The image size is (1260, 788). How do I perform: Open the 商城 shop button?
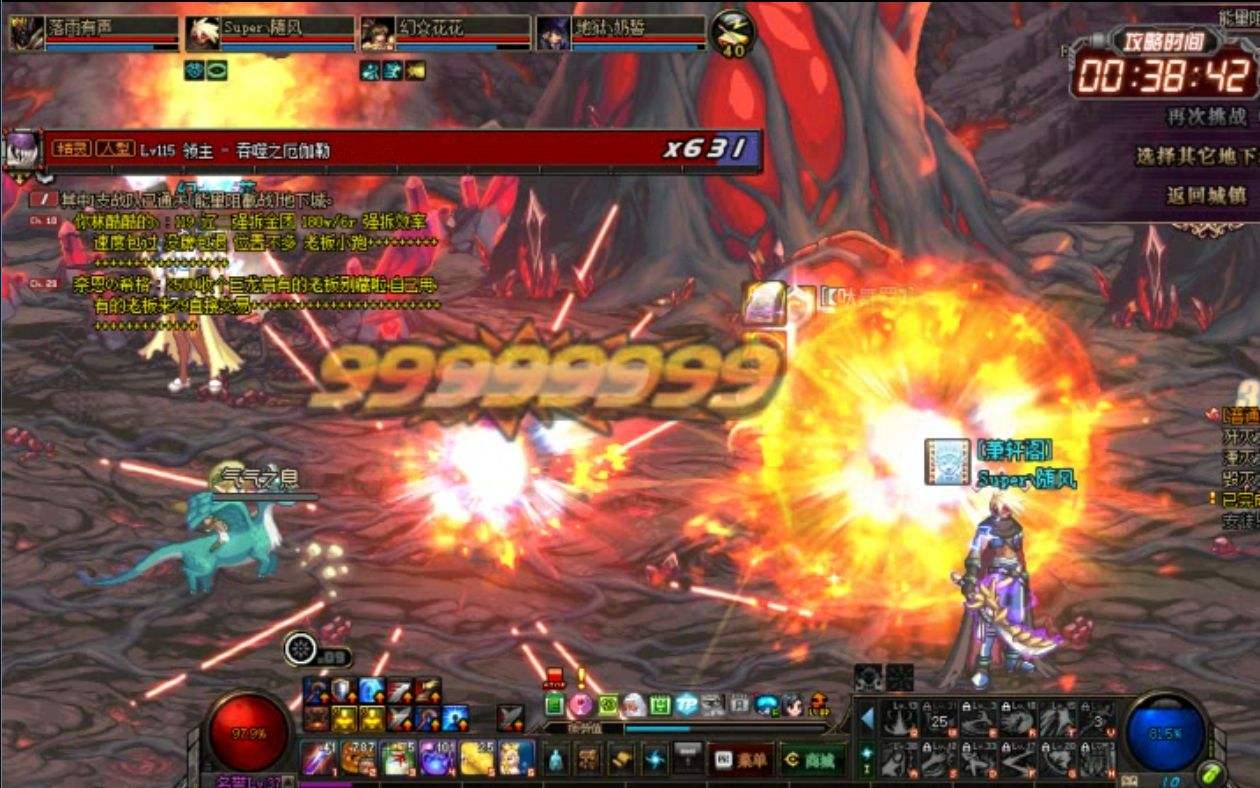click(x=812, y=760)
